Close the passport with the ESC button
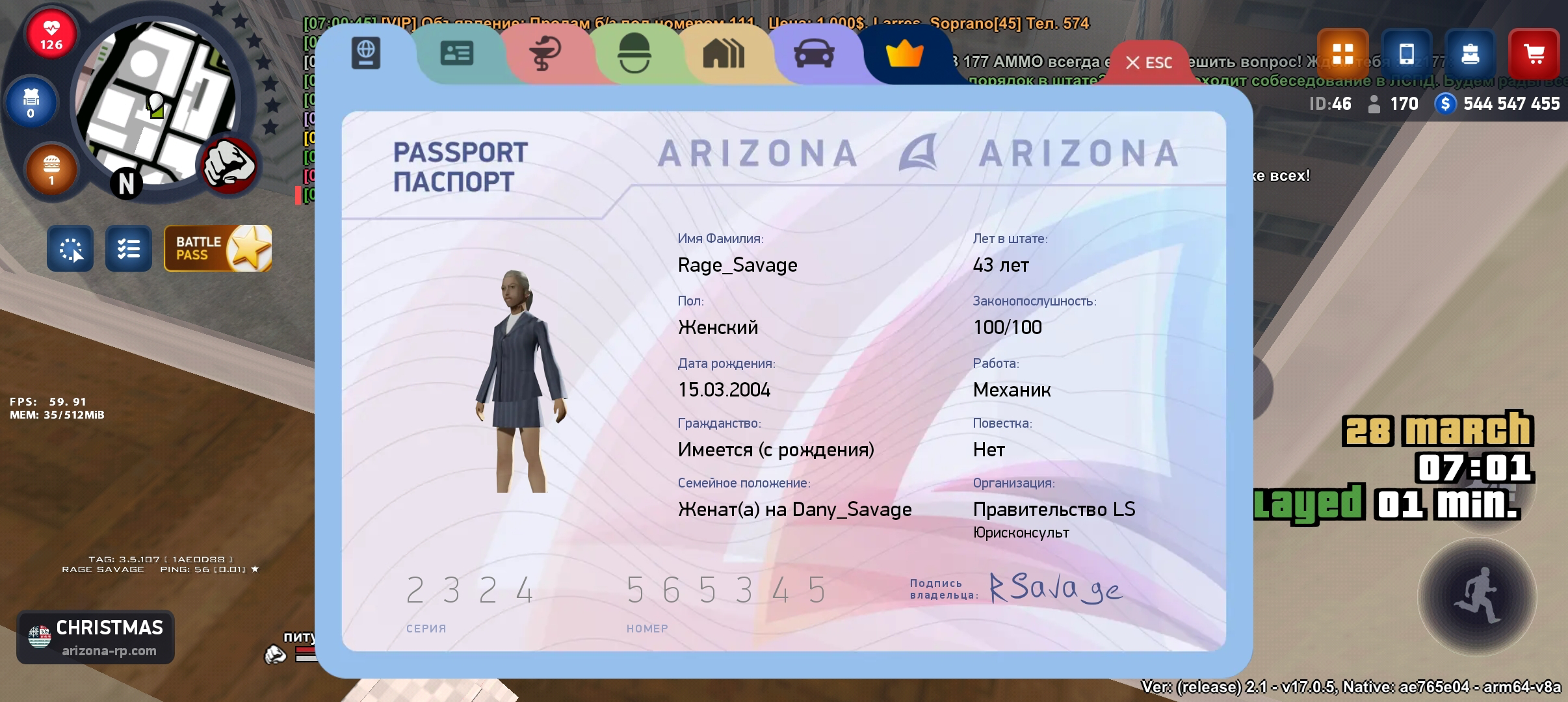Viewport: 1568px width, 702px height. point(1149,63)
